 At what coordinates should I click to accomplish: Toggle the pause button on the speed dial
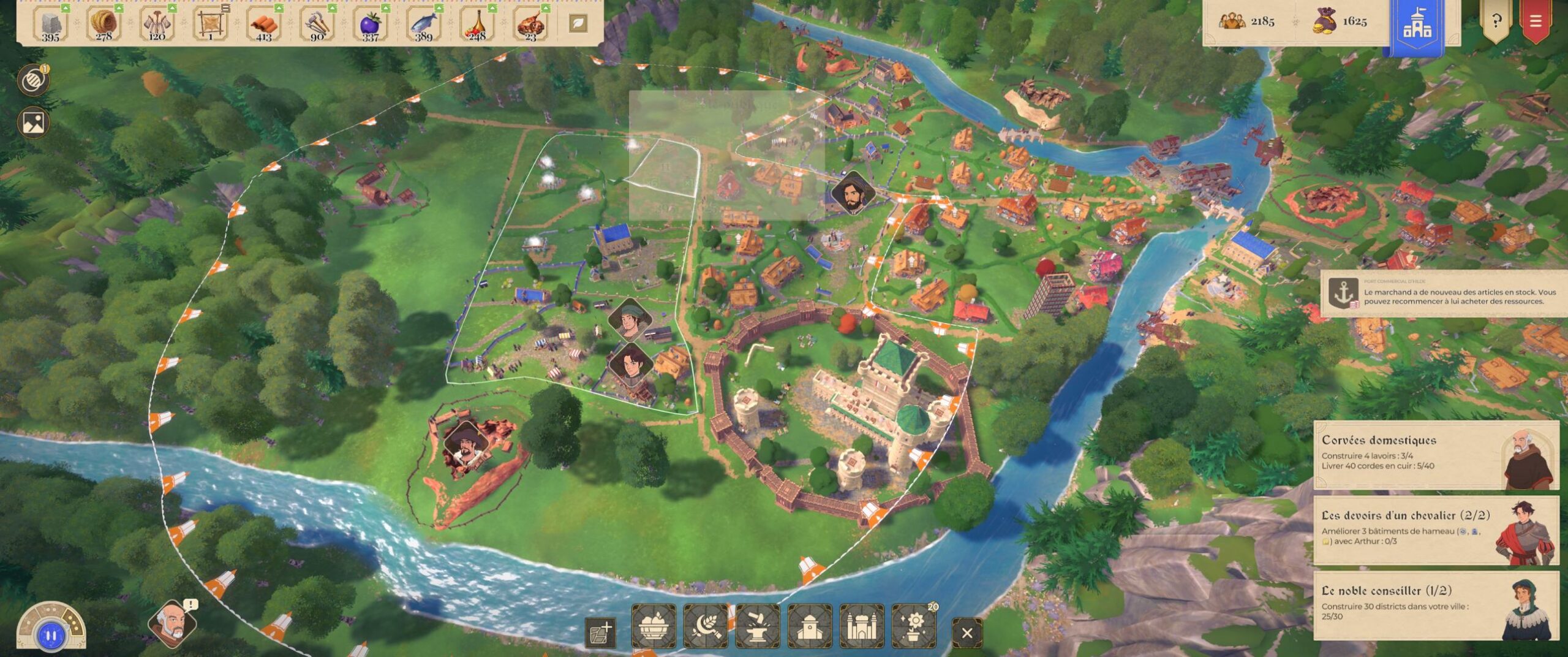click(x=51, y=636)
